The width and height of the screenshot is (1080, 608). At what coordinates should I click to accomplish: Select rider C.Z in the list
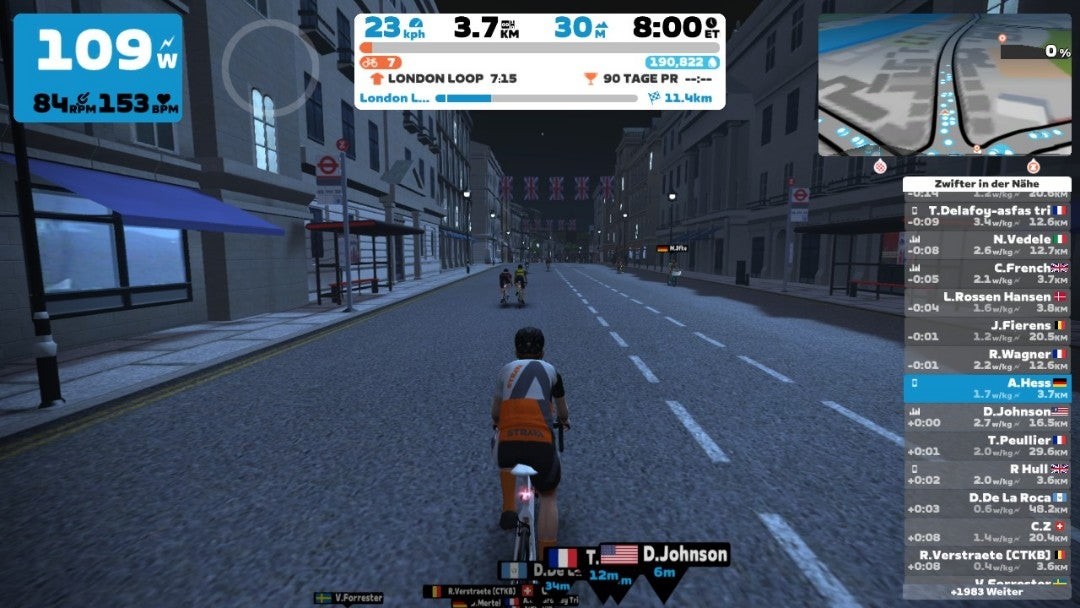point(987,531)
